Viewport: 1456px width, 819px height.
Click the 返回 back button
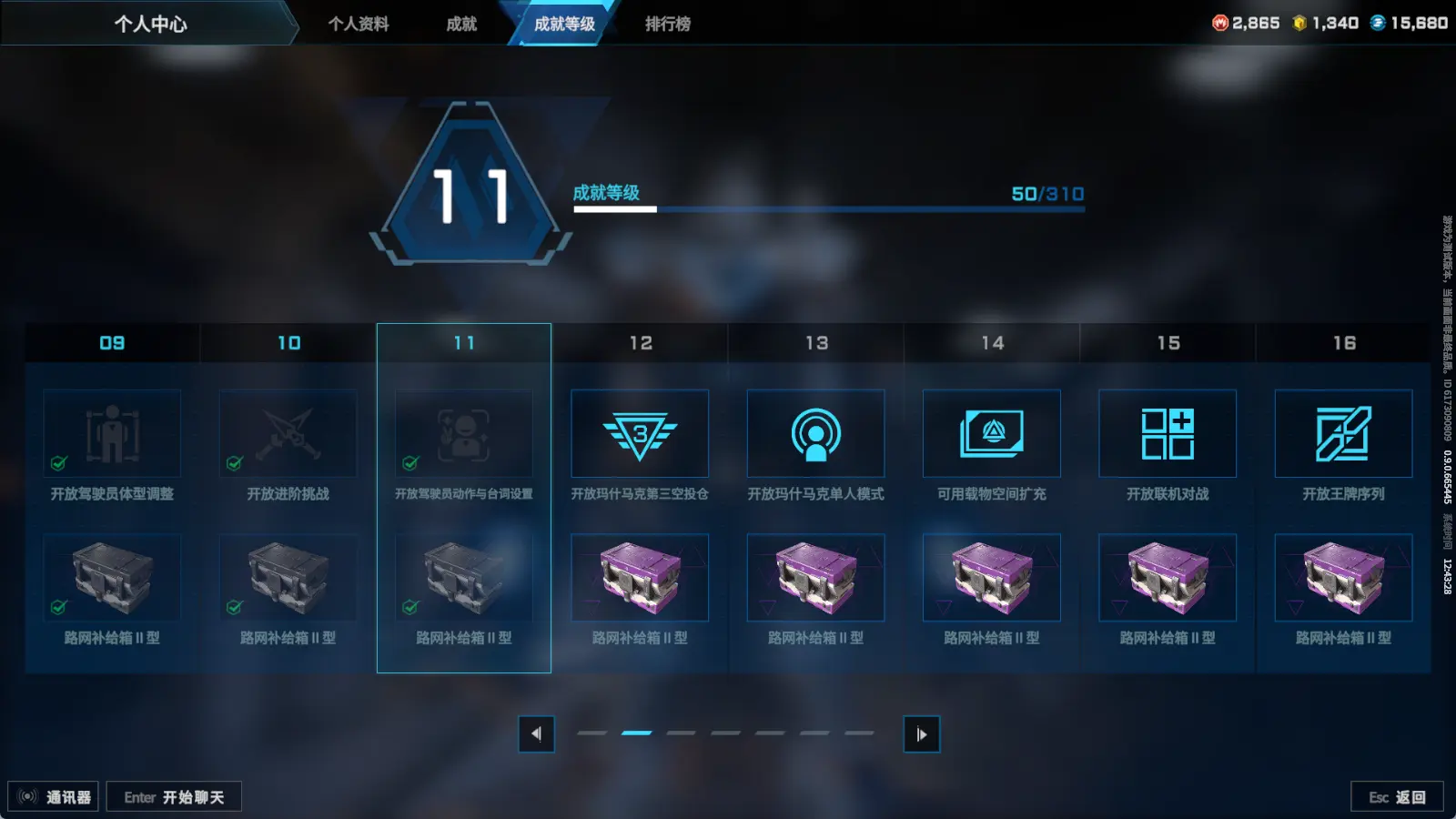[1397, 797]
